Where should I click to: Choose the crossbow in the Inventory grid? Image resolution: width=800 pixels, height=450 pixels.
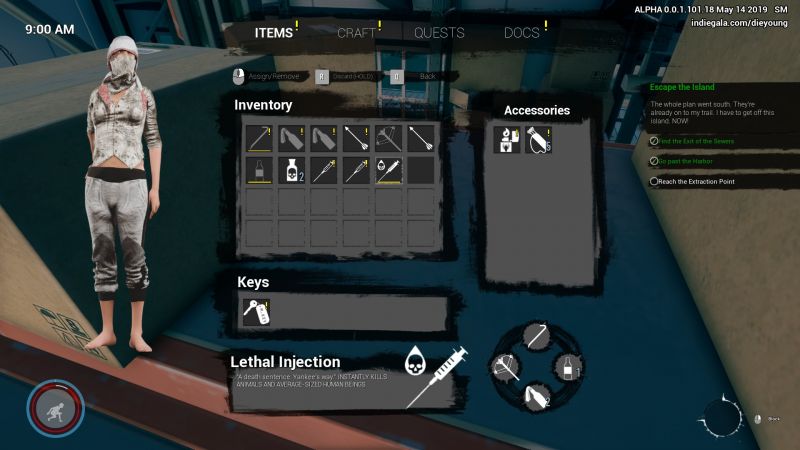389,137
